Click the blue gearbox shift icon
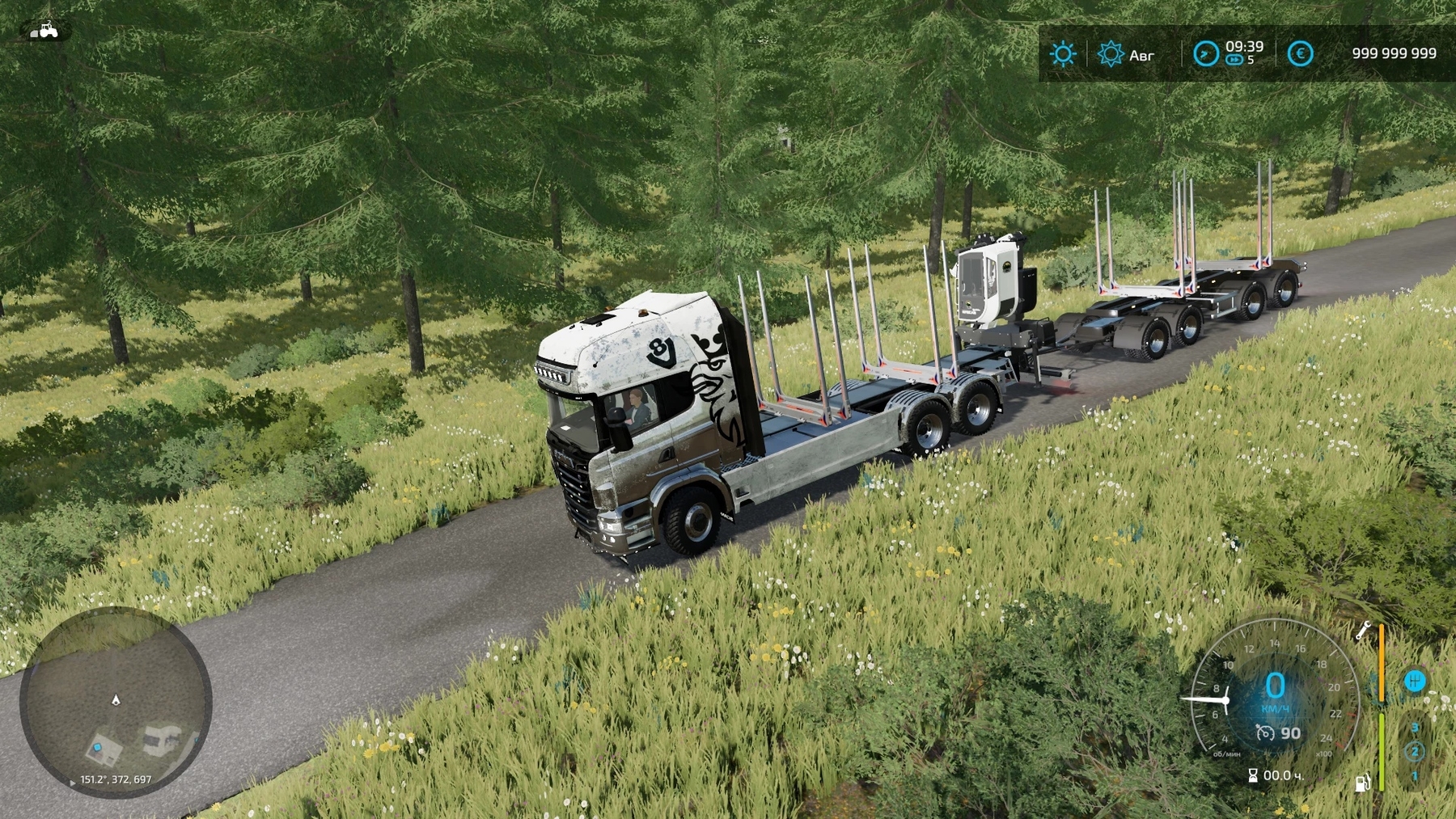Screen dimensions: 1456x819 [1414, 682]
